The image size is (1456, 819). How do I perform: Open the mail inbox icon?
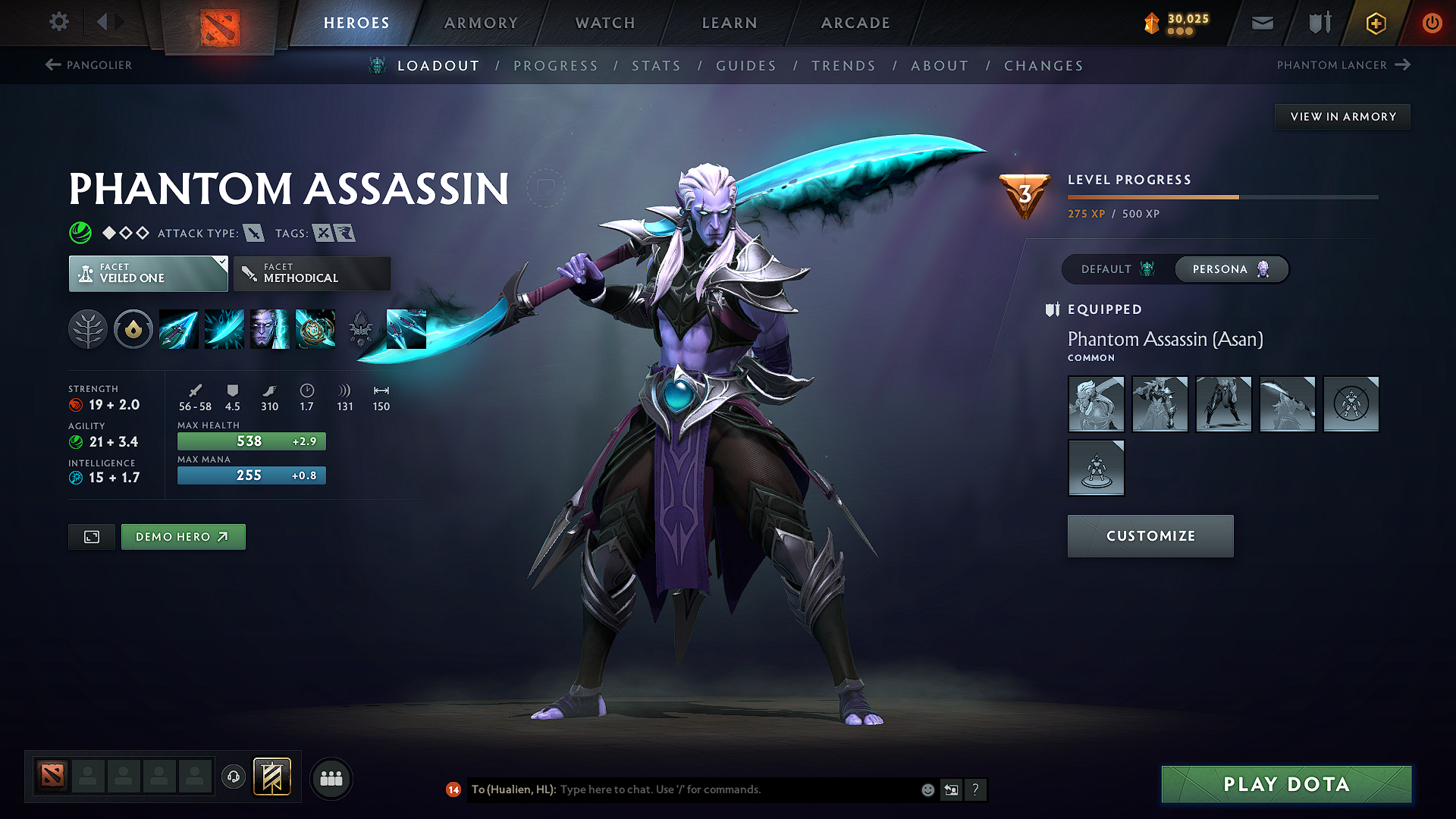pyautogui.click(x=1262, y=22)
